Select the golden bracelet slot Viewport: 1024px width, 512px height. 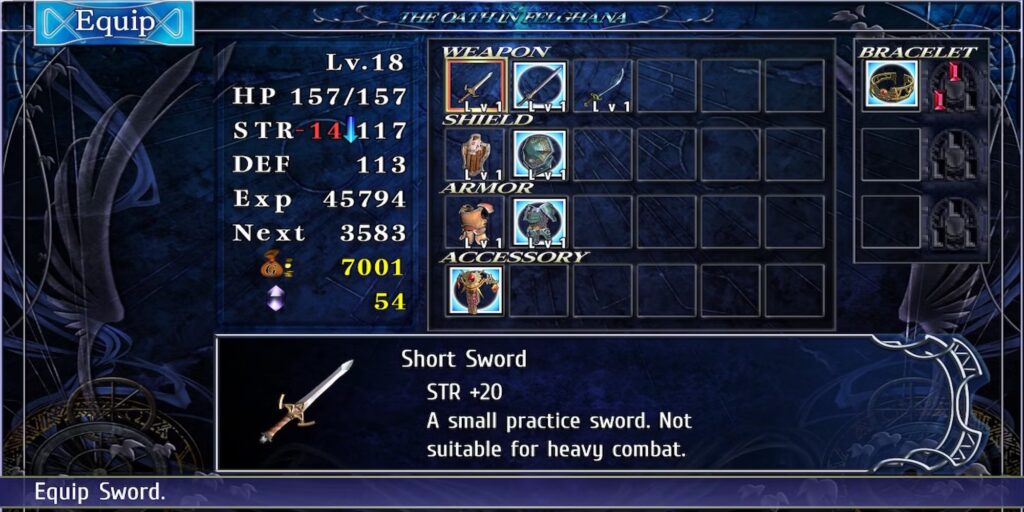892,86
